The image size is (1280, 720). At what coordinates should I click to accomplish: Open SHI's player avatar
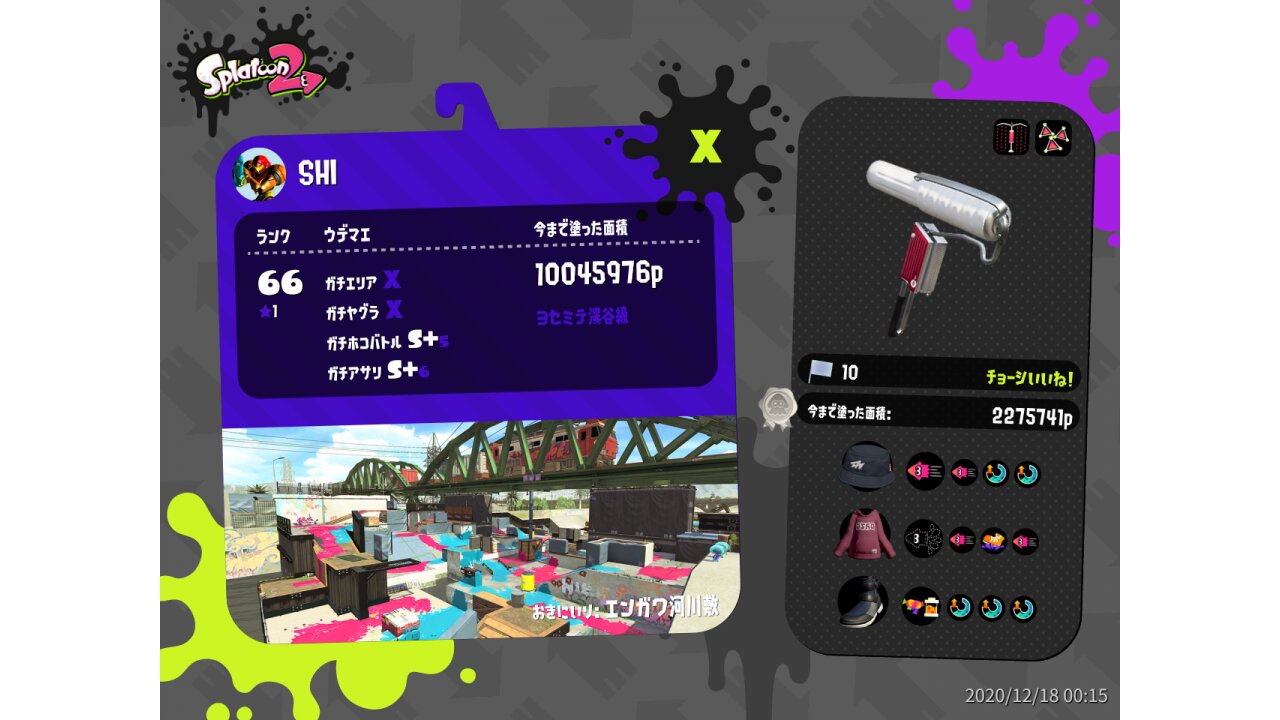(260, 174)
